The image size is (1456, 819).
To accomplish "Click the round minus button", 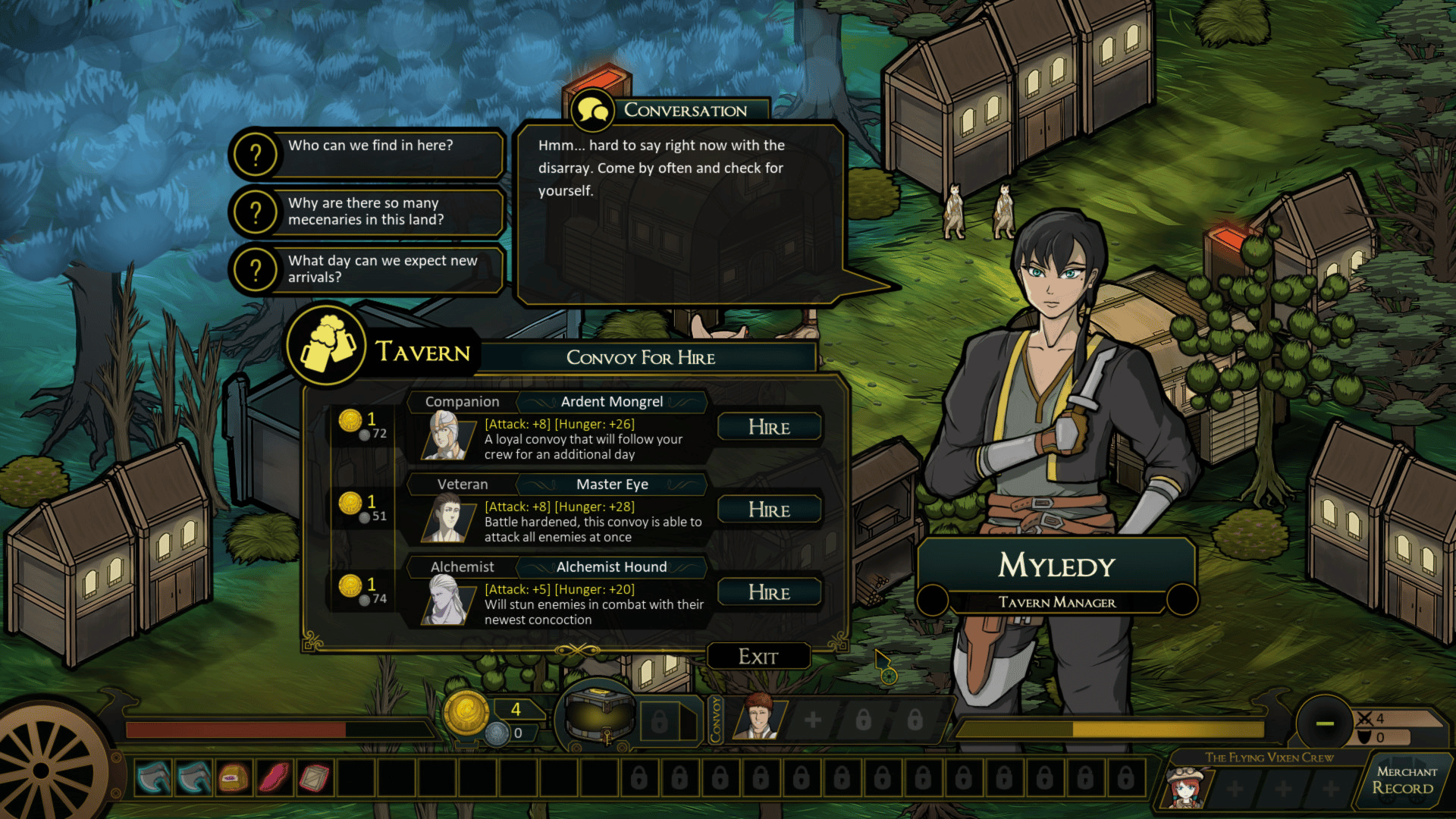I will click(x=1324, y=723).
